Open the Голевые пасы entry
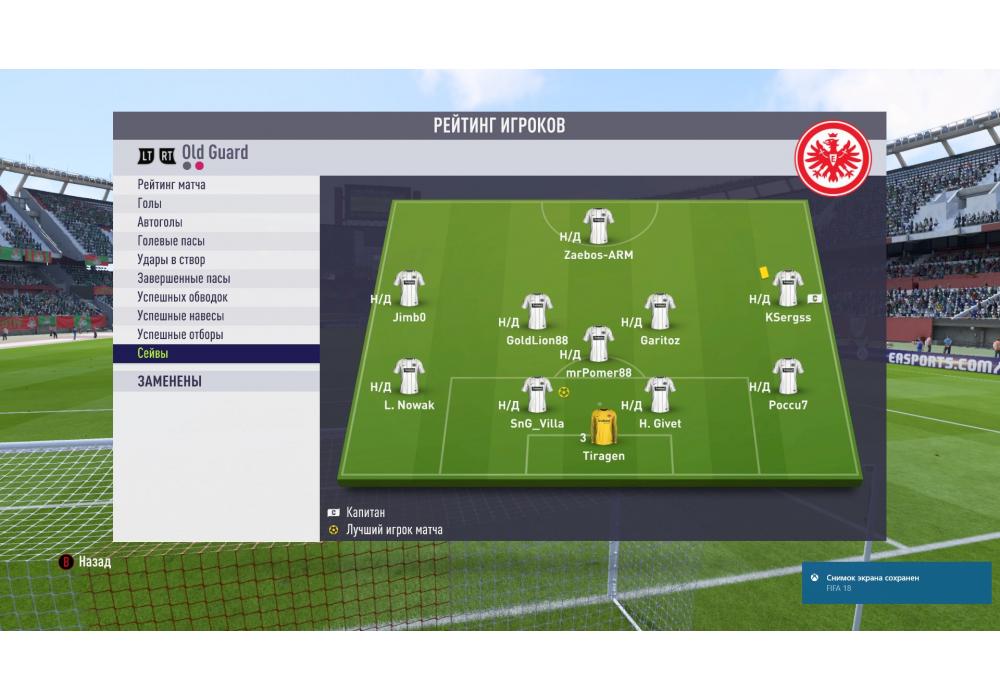This screenshot has width=1000, height=700. (x=172, y=241)
